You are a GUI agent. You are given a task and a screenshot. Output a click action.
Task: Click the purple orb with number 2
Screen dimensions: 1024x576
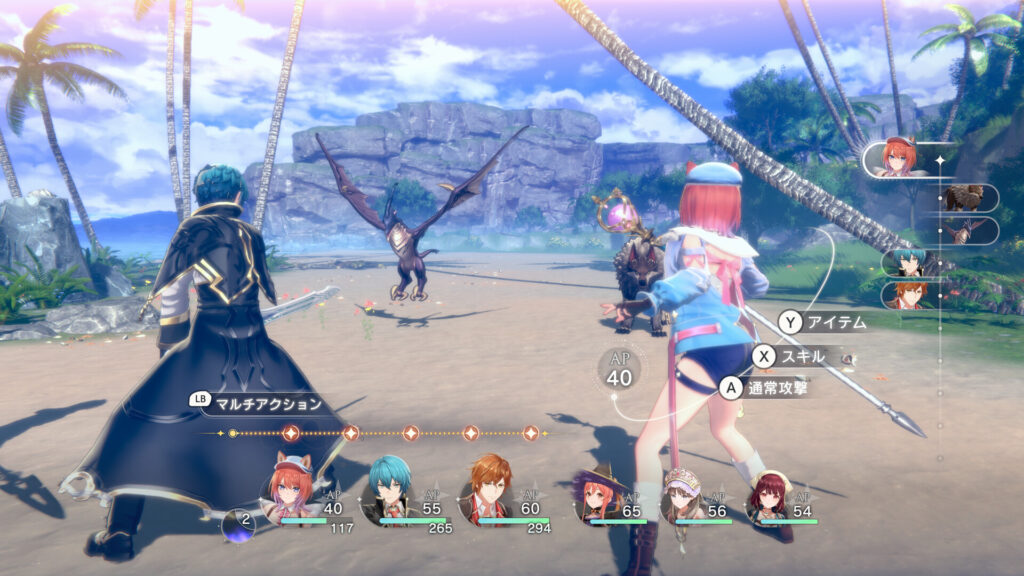click(237, 524)
